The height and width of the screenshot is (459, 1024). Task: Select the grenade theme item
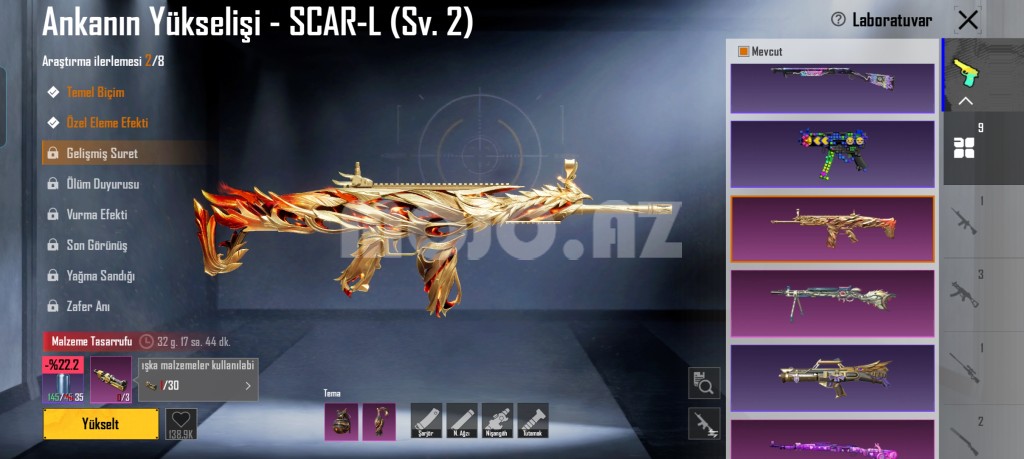pos(341,421)
